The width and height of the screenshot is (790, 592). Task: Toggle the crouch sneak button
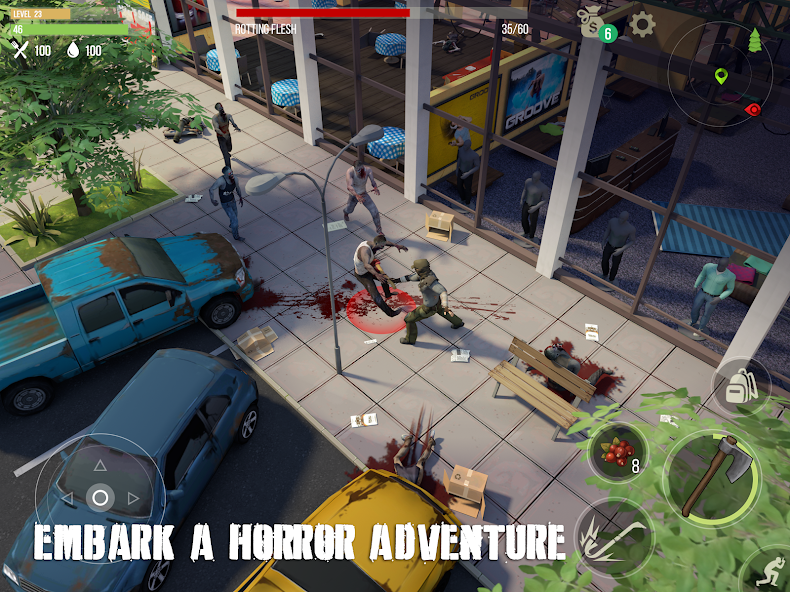pos(769,571)
